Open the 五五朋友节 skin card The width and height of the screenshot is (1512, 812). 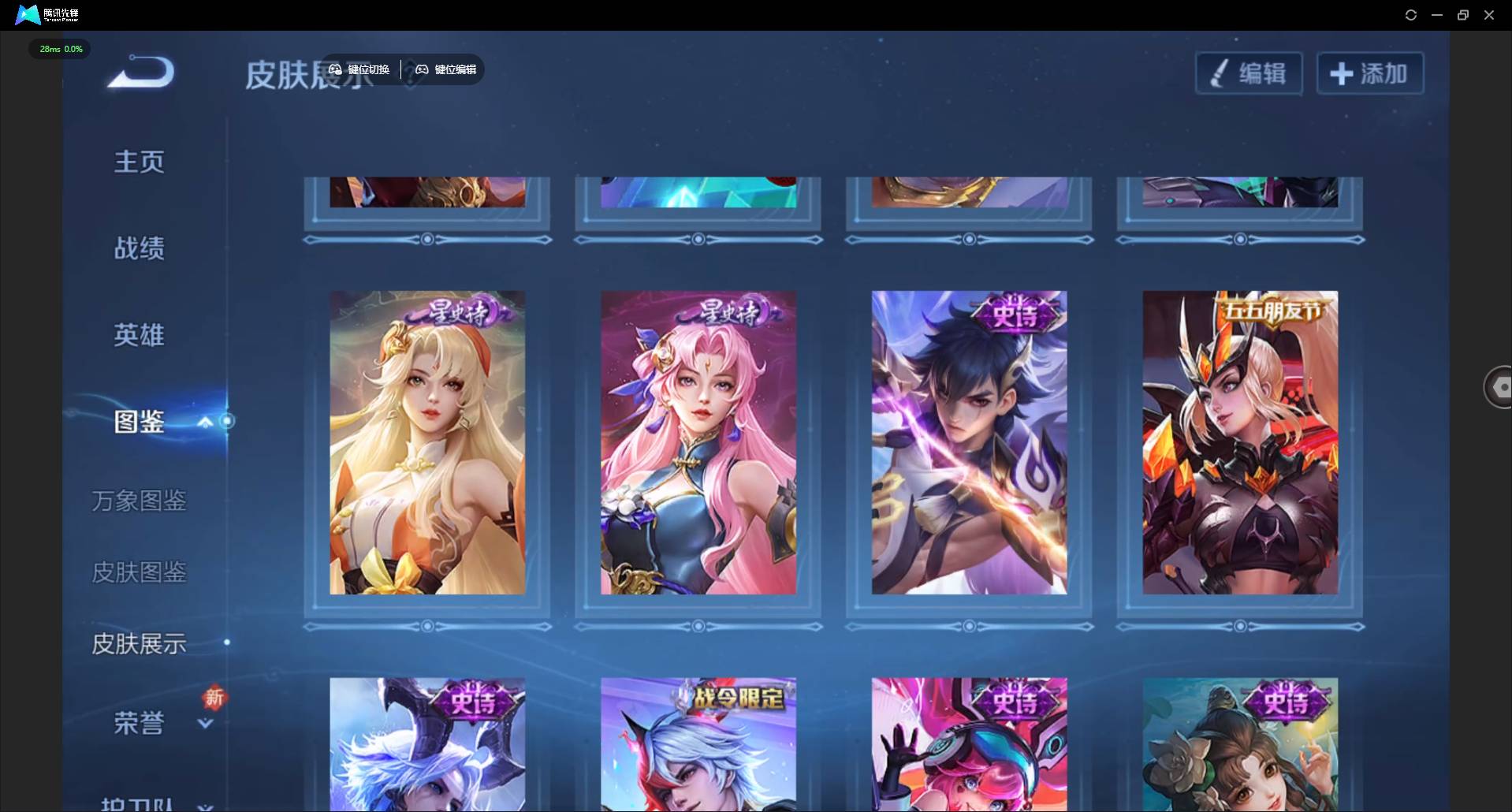(x=1240, y=442)
